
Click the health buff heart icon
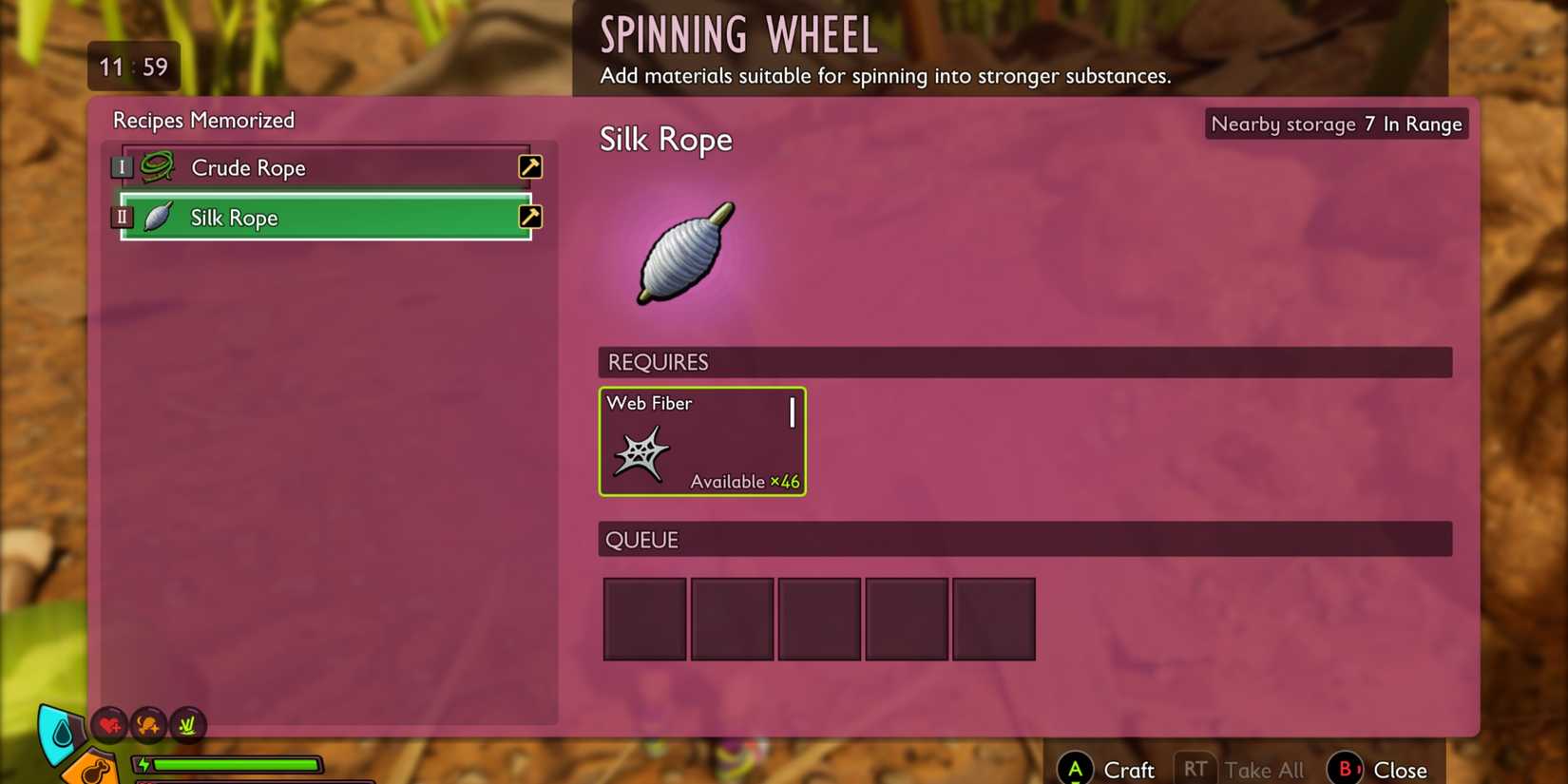[109, 725]
